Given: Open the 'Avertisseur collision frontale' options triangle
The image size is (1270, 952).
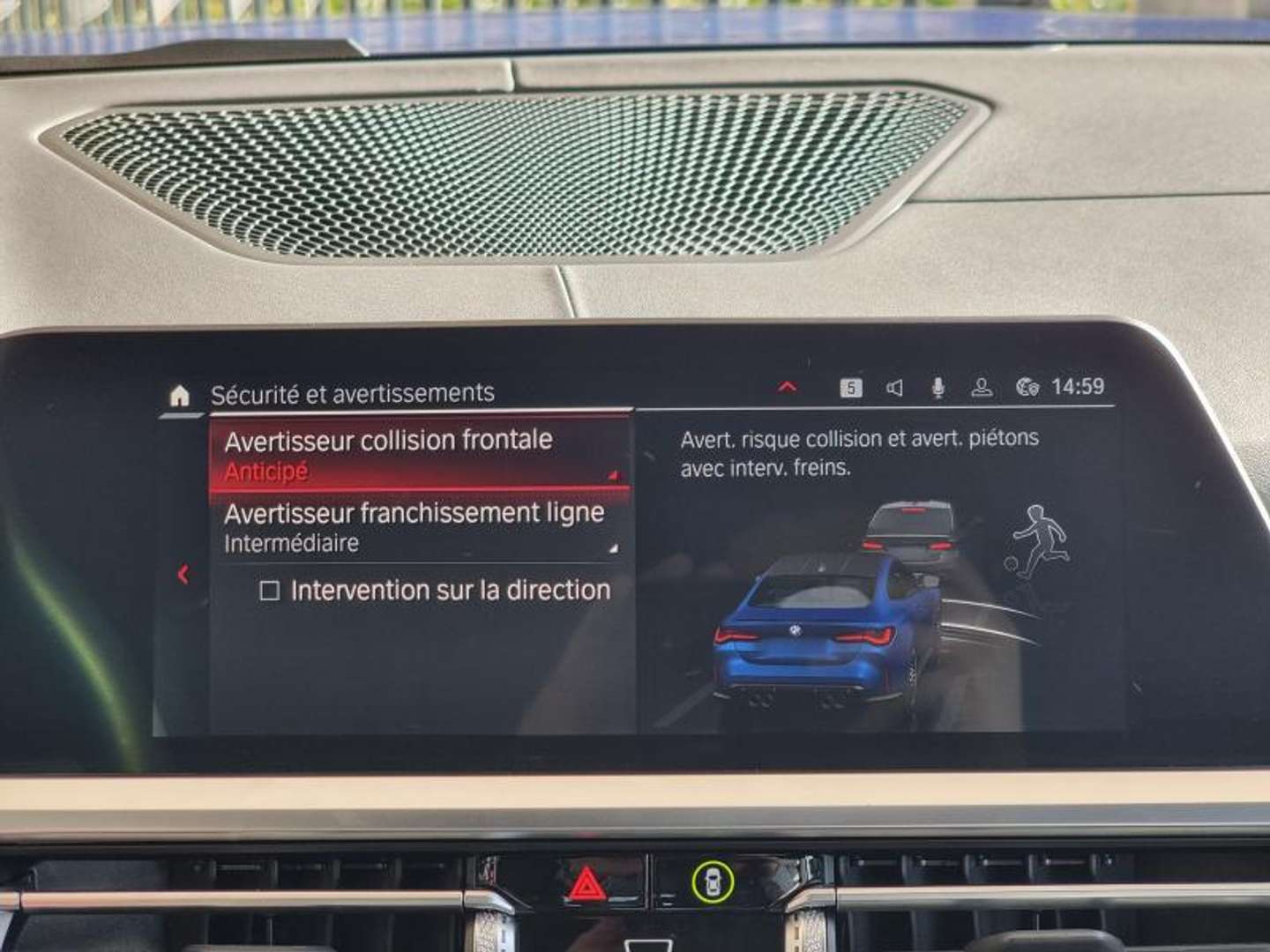Looking at the screenshot, I should point(615,474).
